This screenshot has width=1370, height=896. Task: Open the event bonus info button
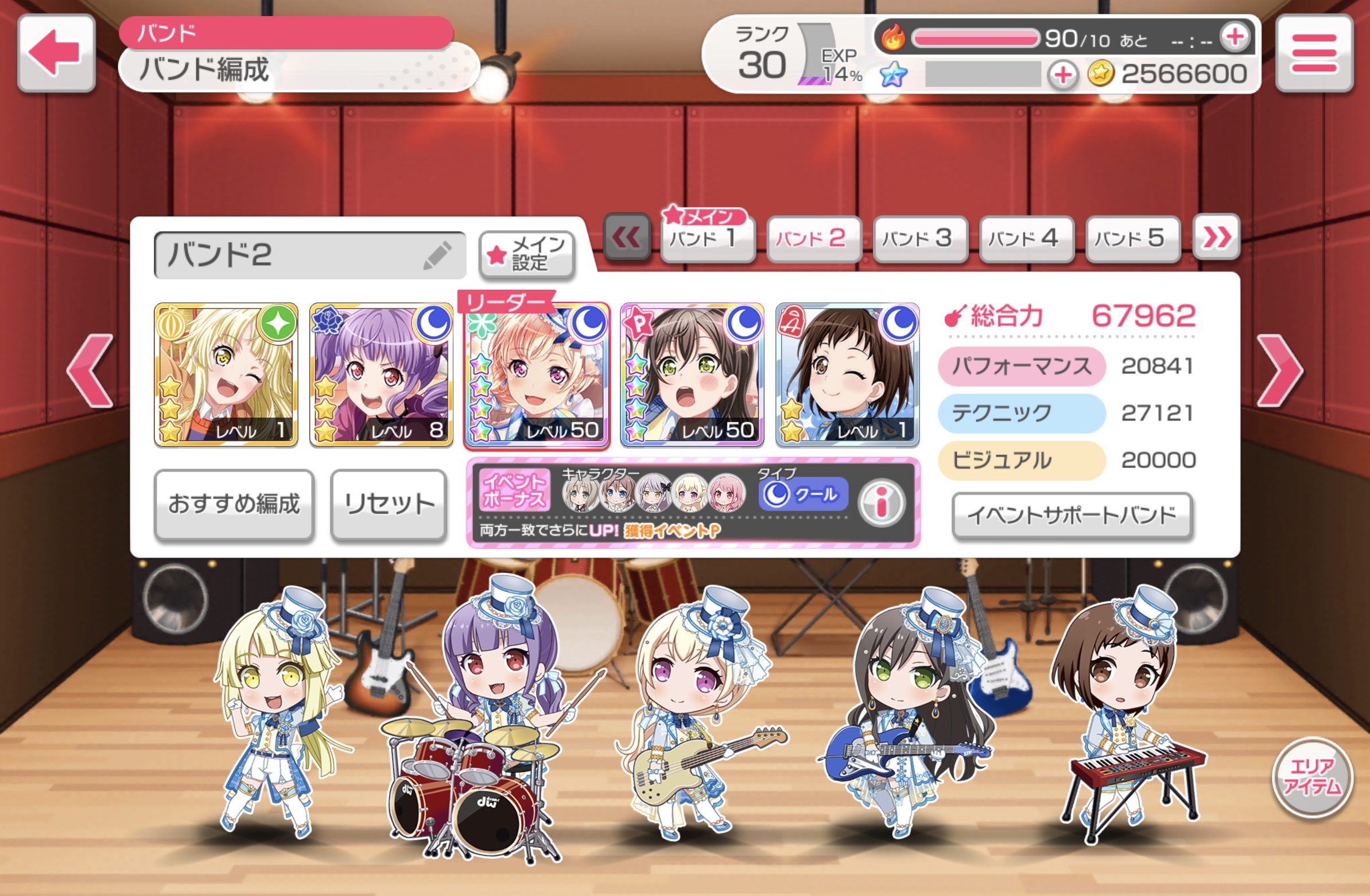(x=880, y=502)
